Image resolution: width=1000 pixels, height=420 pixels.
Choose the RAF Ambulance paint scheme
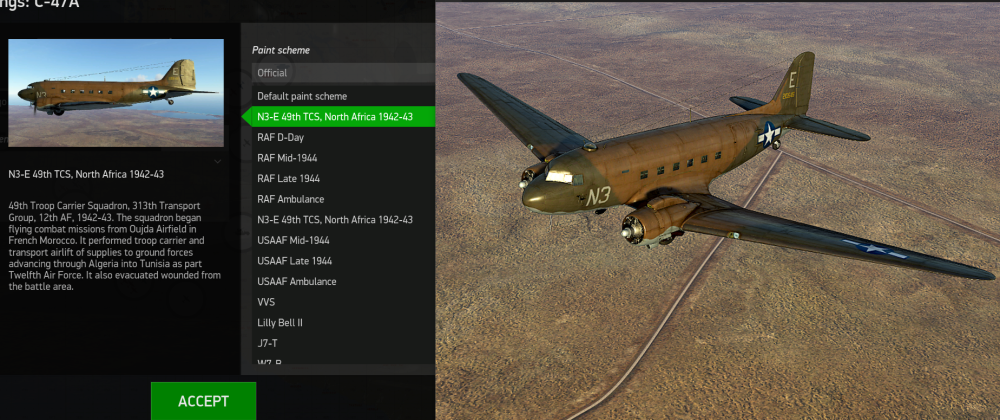pos(290,199)
